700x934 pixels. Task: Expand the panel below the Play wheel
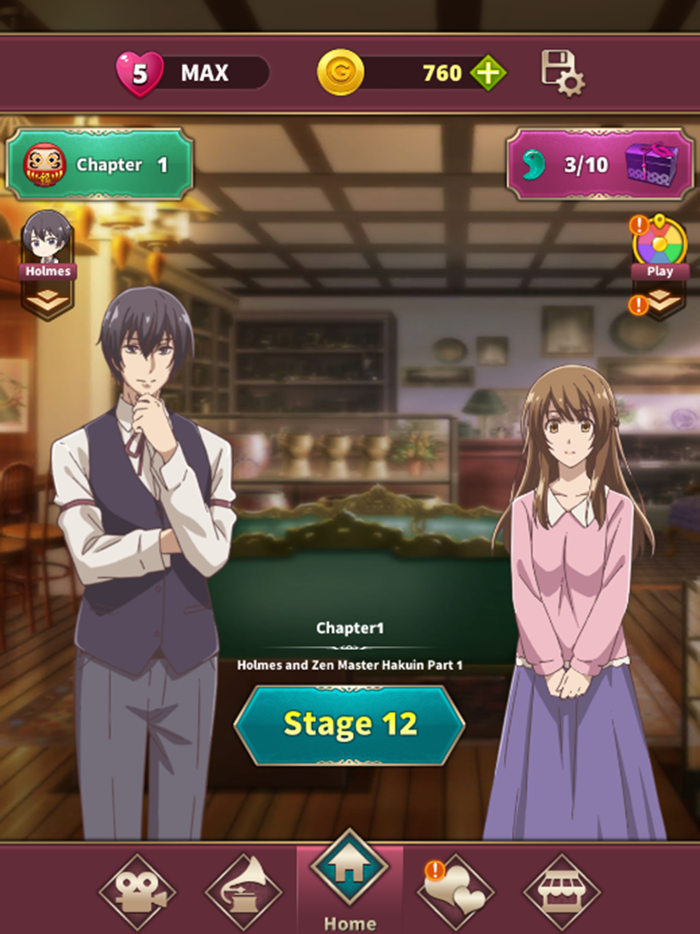(x=659, y=299)
